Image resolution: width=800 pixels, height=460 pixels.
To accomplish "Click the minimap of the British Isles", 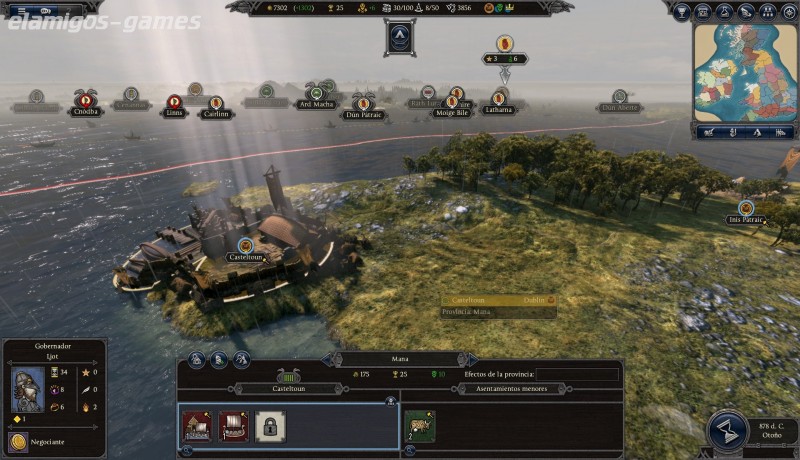I will [x=745, y=71].
